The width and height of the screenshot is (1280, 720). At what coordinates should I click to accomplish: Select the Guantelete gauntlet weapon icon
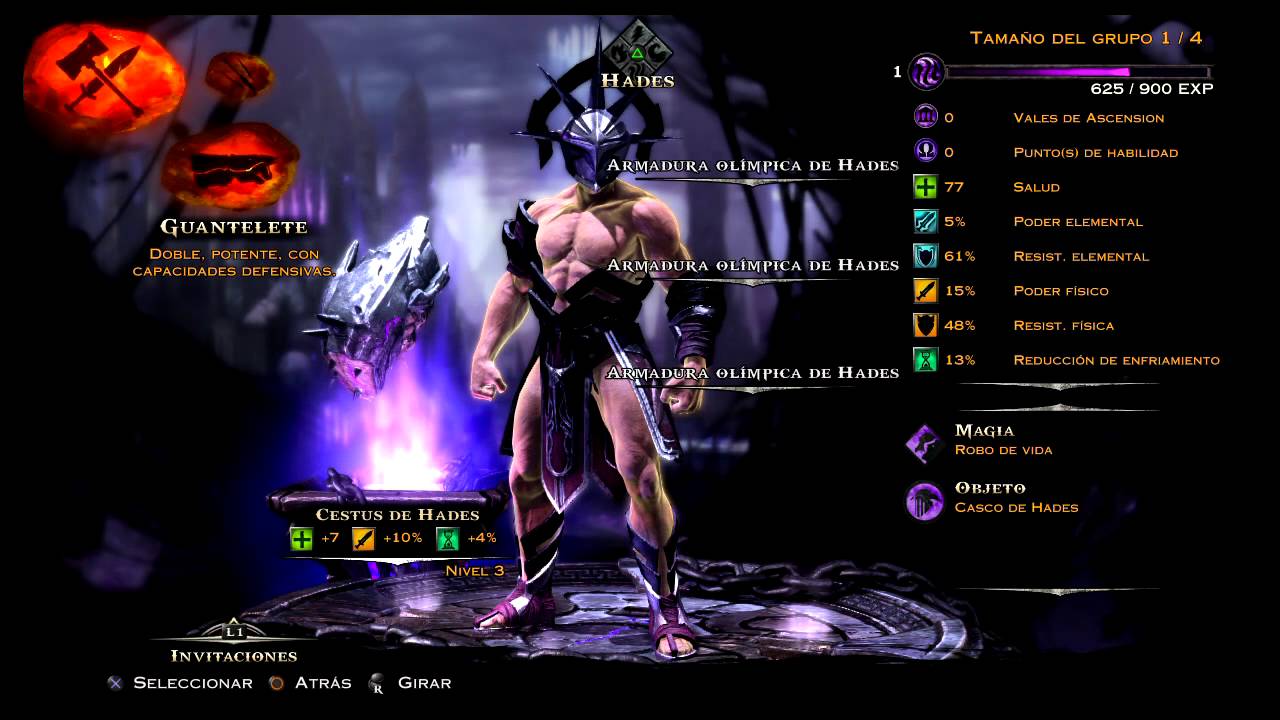tap(230, 165)
